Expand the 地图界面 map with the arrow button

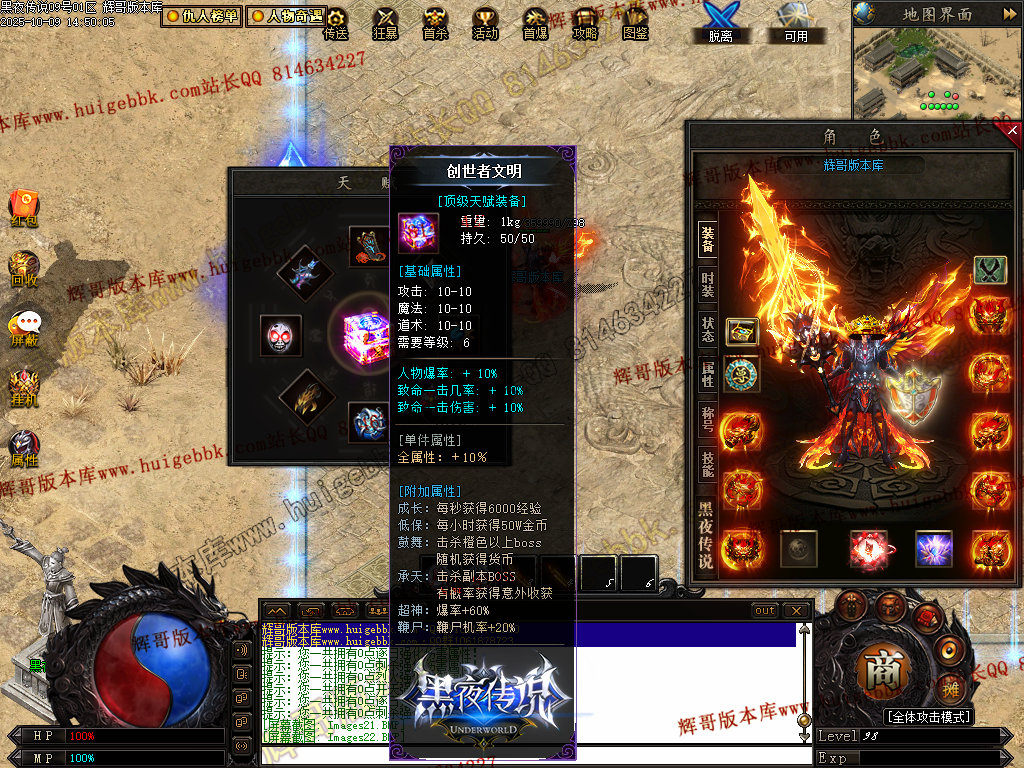click(1007, 14)
